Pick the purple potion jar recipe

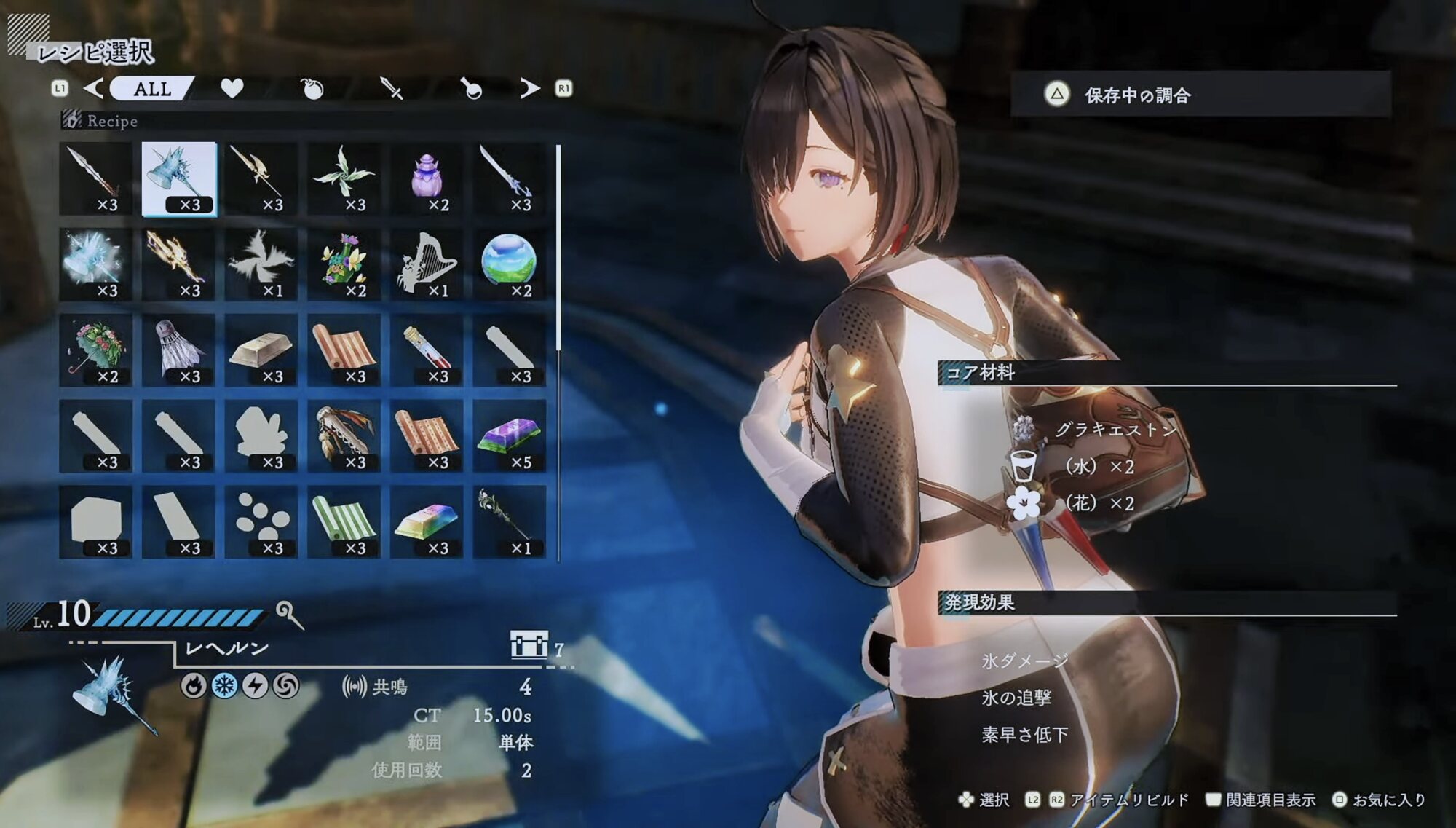[427, 178]
